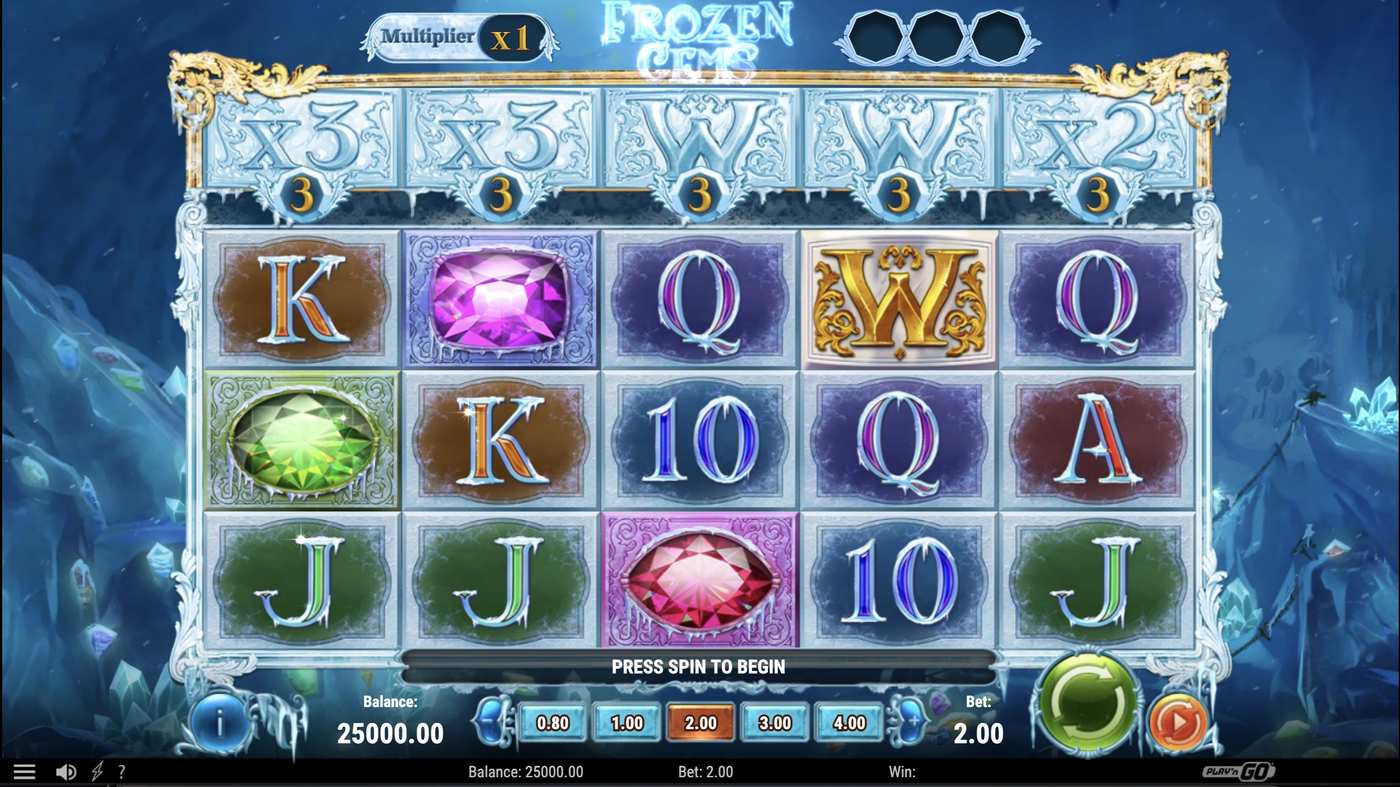The width and height of the screenshot is (1400, 787).
Task: Click the x2 badge above reel five
Action: point(1097,140)
